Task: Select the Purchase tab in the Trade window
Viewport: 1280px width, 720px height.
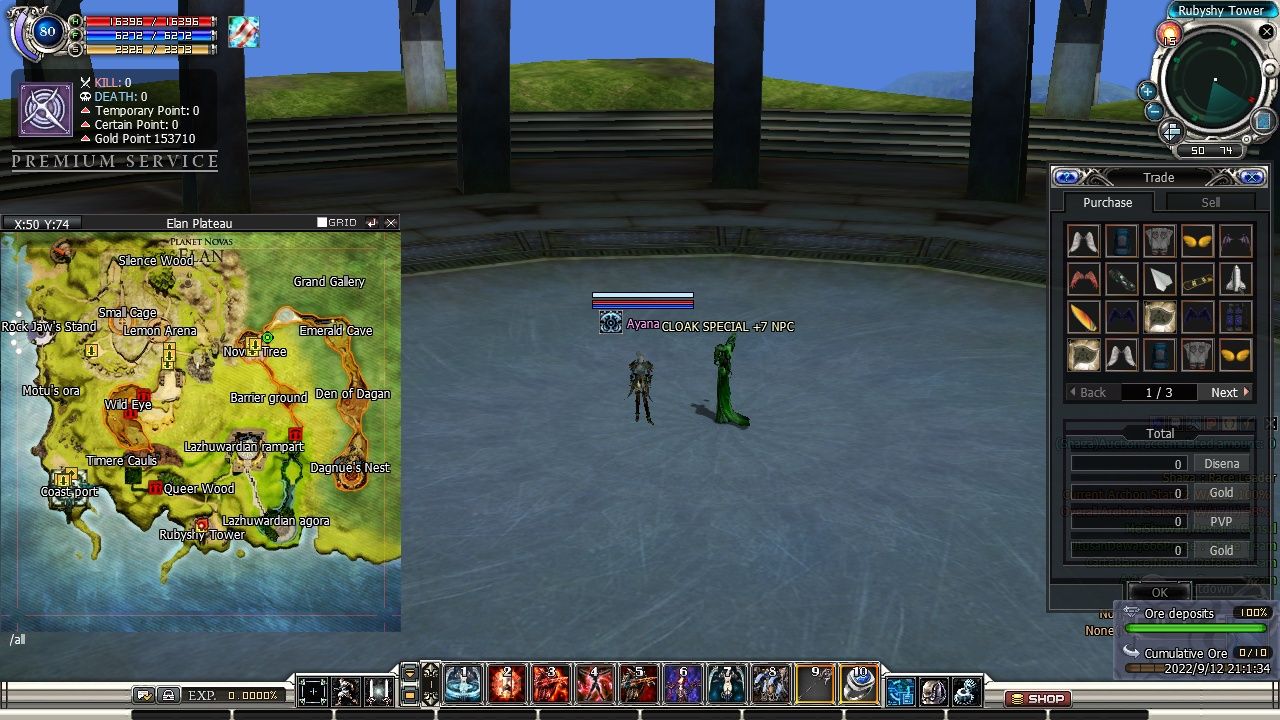Action: (x=1107, y=202)
